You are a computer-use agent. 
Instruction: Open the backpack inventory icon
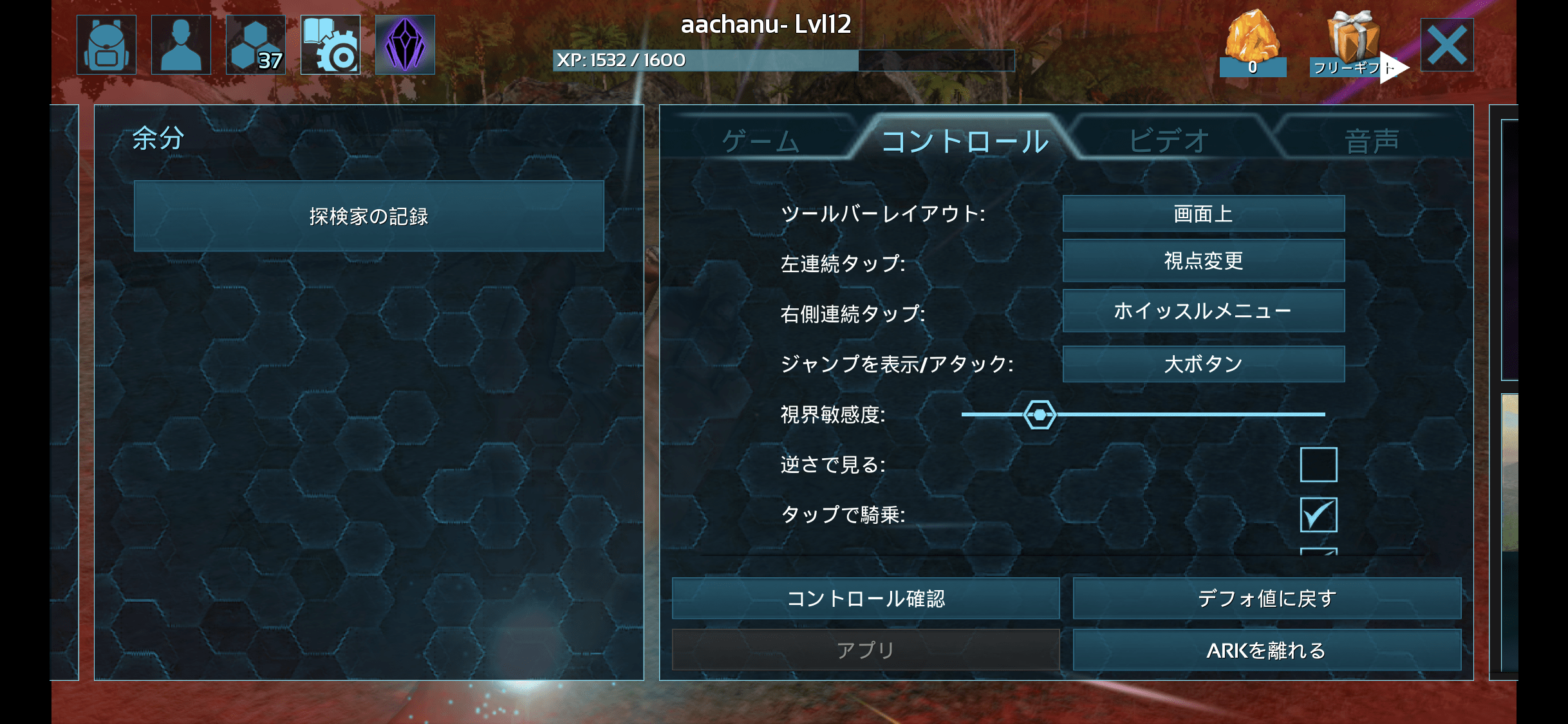(x=106, y=45)
